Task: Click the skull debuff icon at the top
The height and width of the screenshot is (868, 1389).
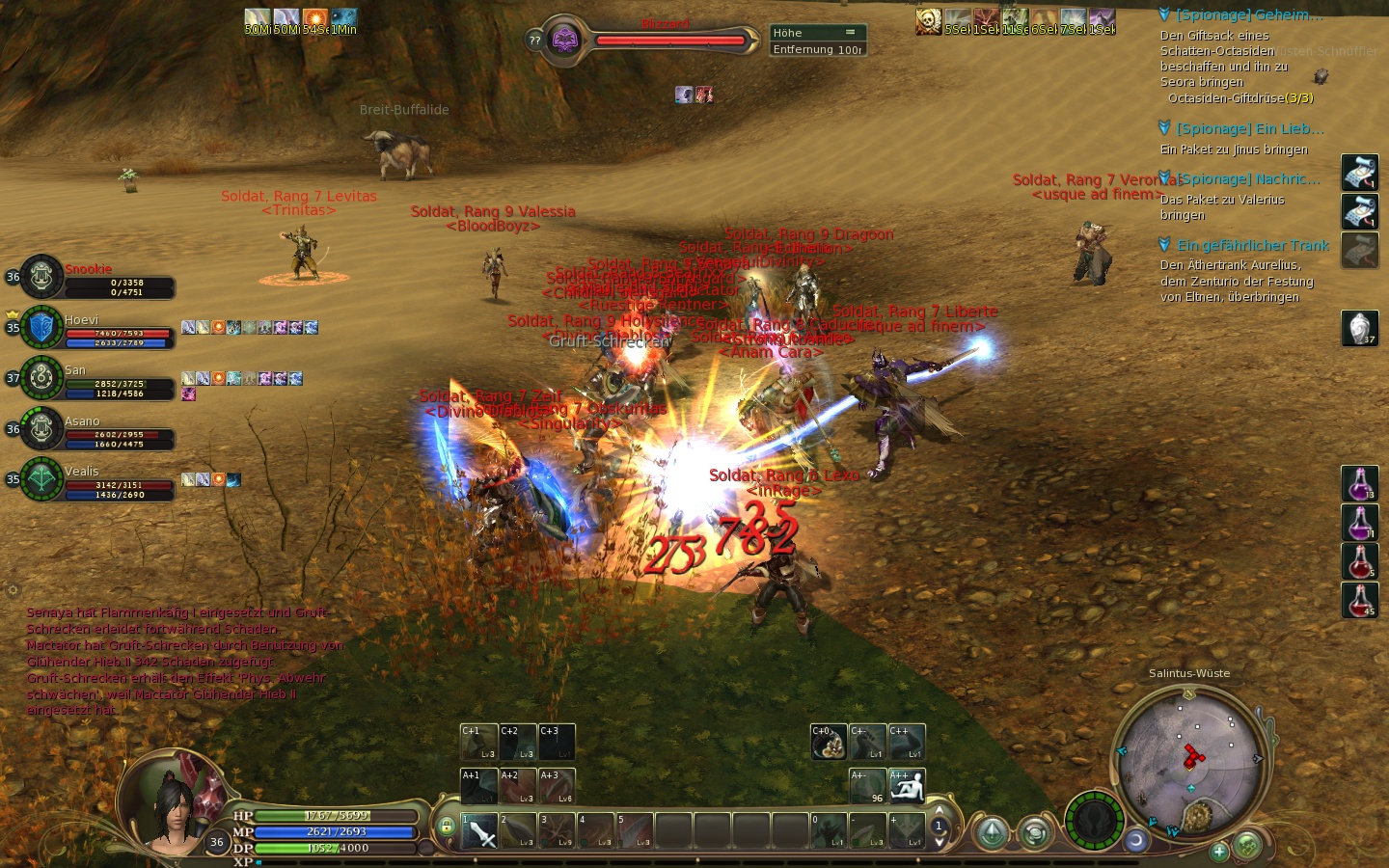Action: pos(928,21)
